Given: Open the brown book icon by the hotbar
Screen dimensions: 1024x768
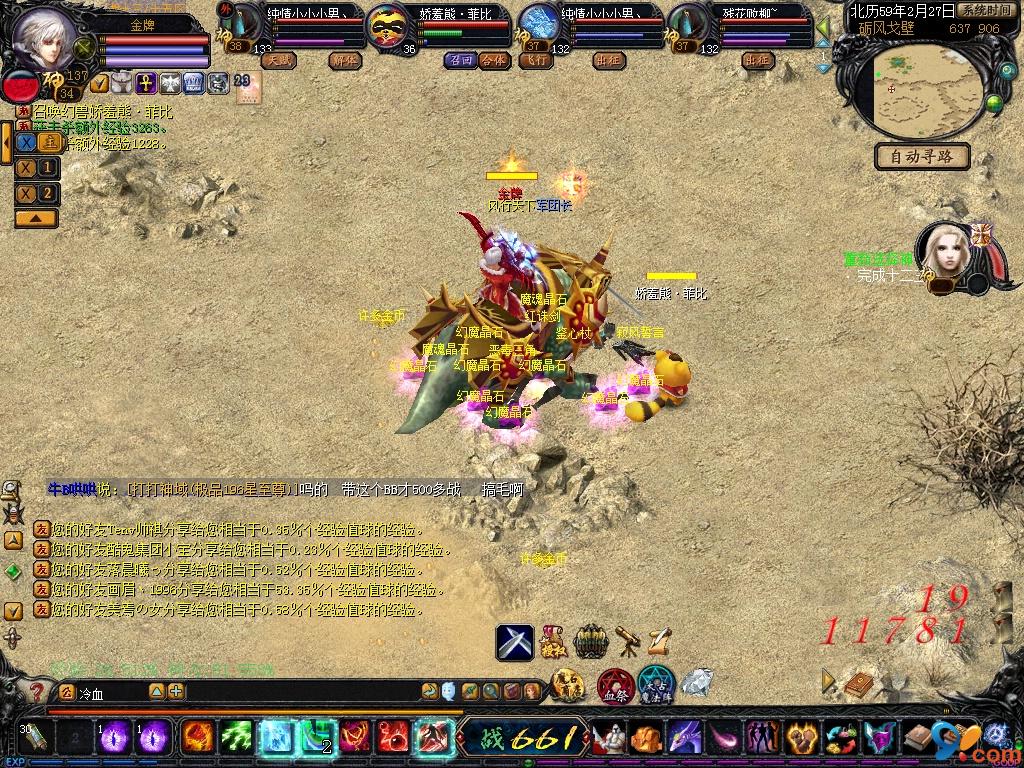Looking at the screenshot, I should (859, 684).
